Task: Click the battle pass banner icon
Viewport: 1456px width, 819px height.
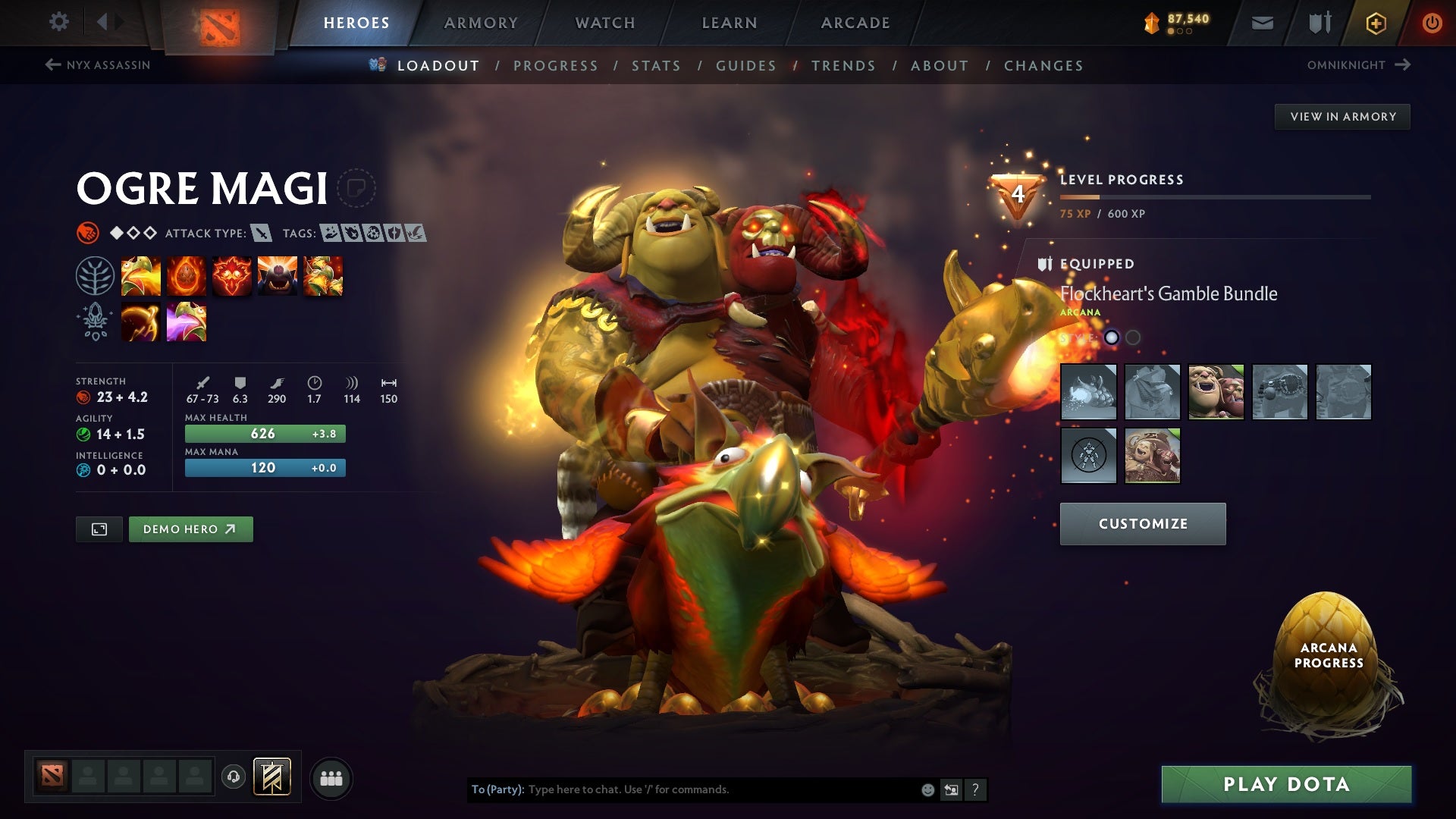Action: tap(271, 777)
